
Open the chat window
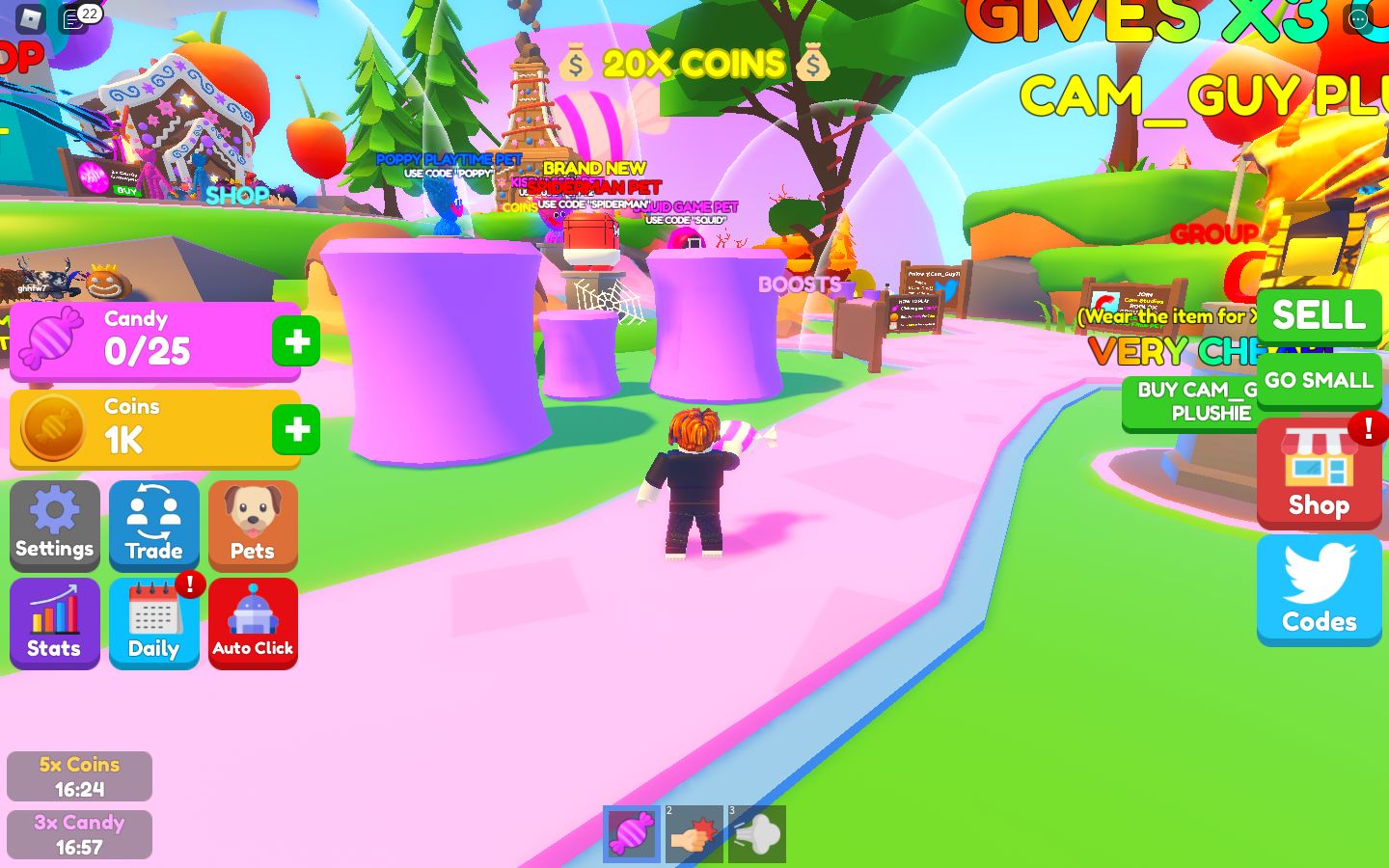pos(72,16)
